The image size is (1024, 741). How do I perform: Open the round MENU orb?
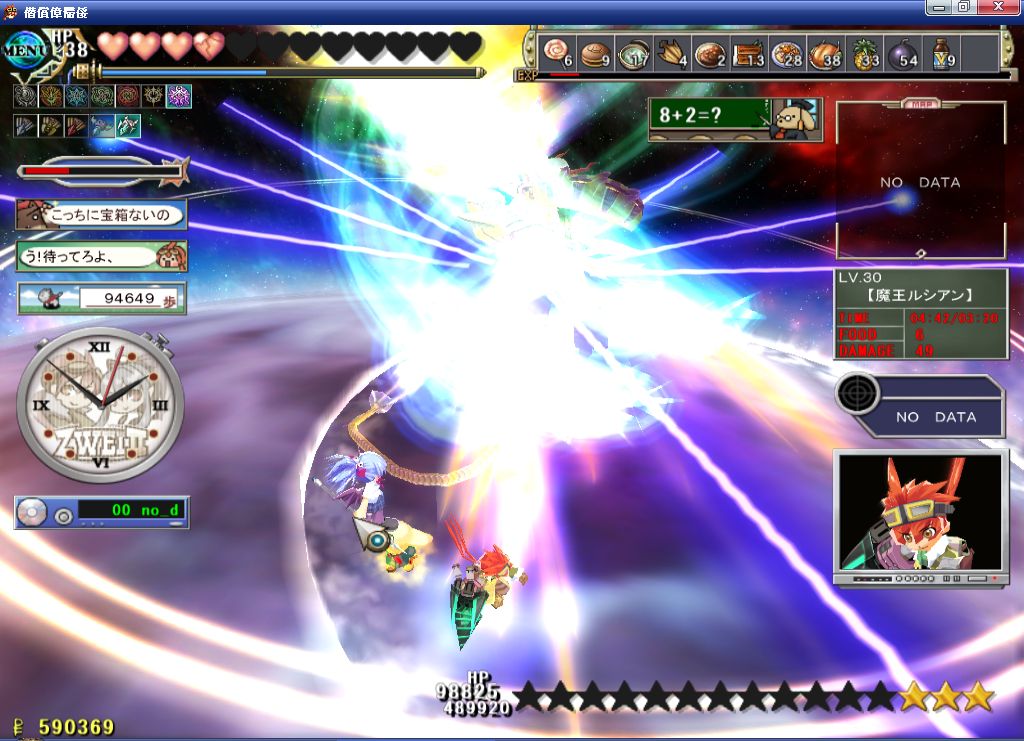(28, 51)
